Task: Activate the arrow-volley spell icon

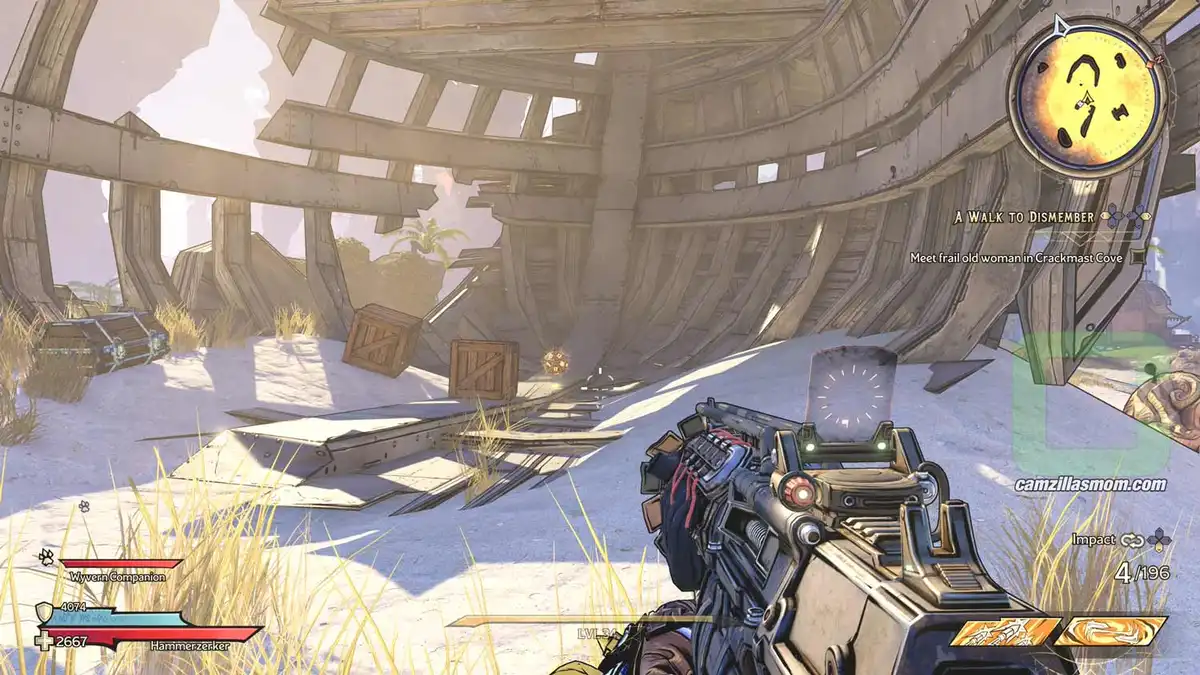Action: [x=1005, y=631]
